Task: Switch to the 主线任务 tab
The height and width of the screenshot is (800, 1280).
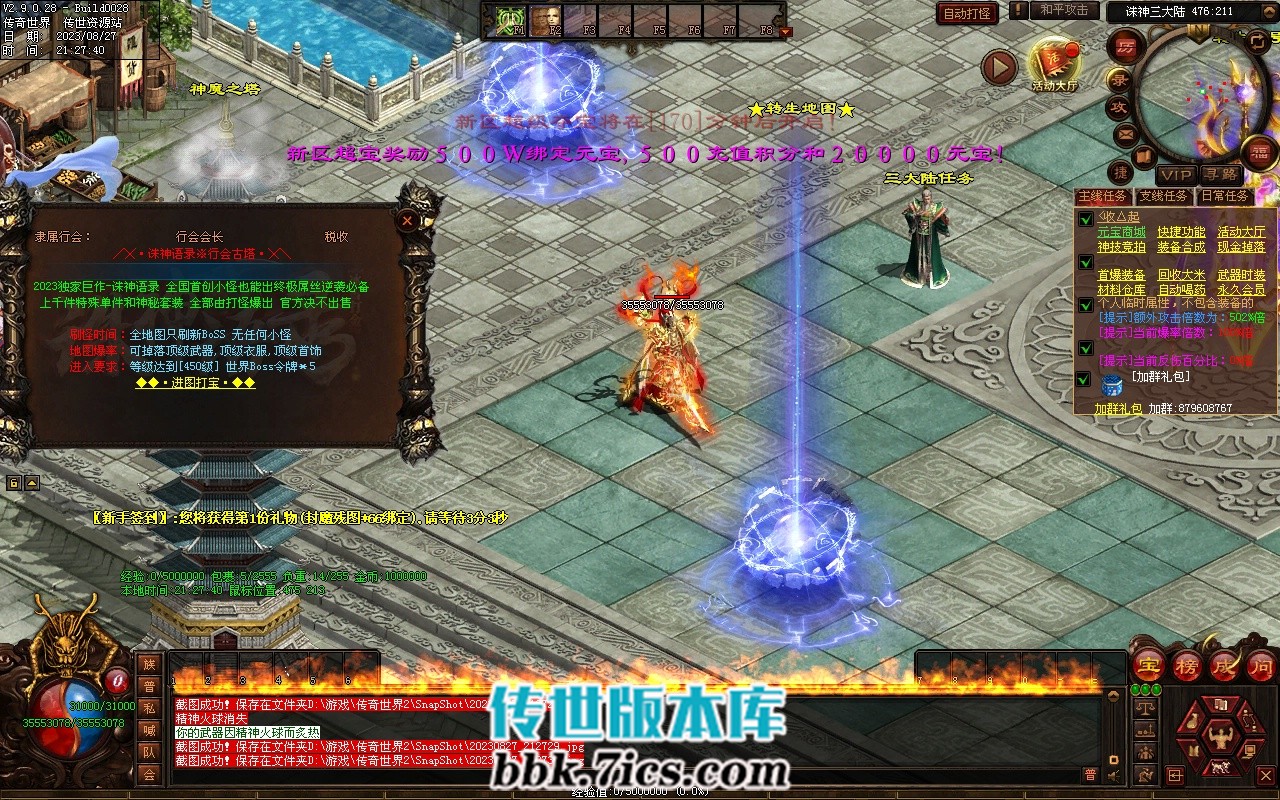Action: coord(1104,196)
